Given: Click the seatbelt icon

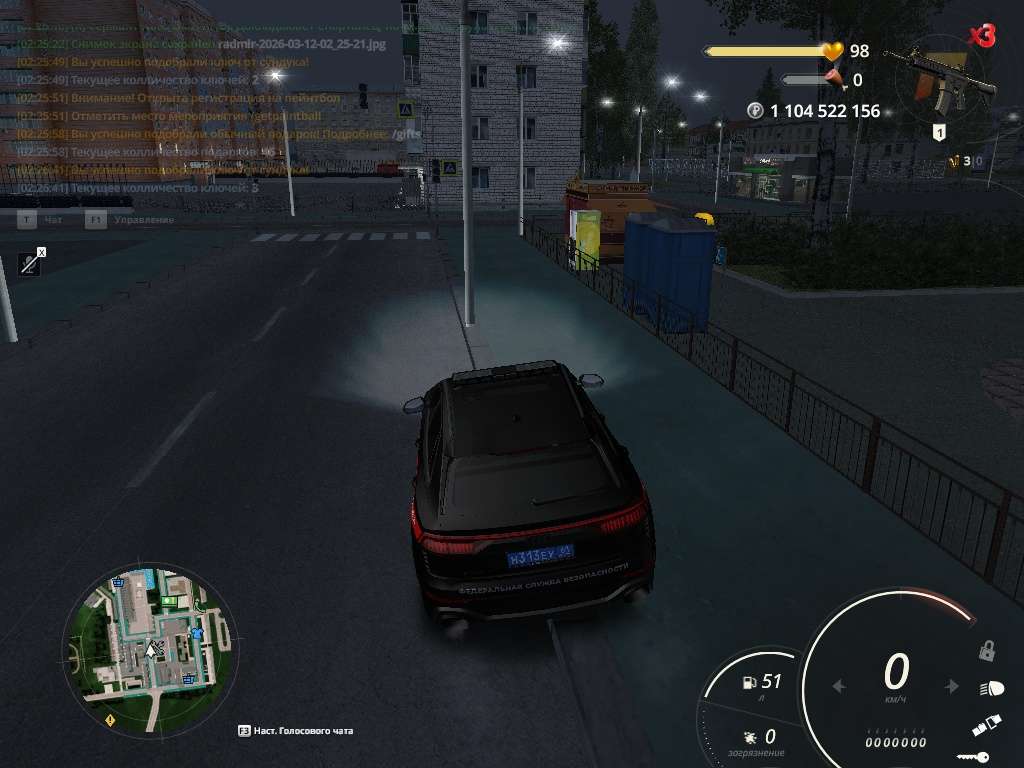Looking at the screenshot, I should [985, 727].
